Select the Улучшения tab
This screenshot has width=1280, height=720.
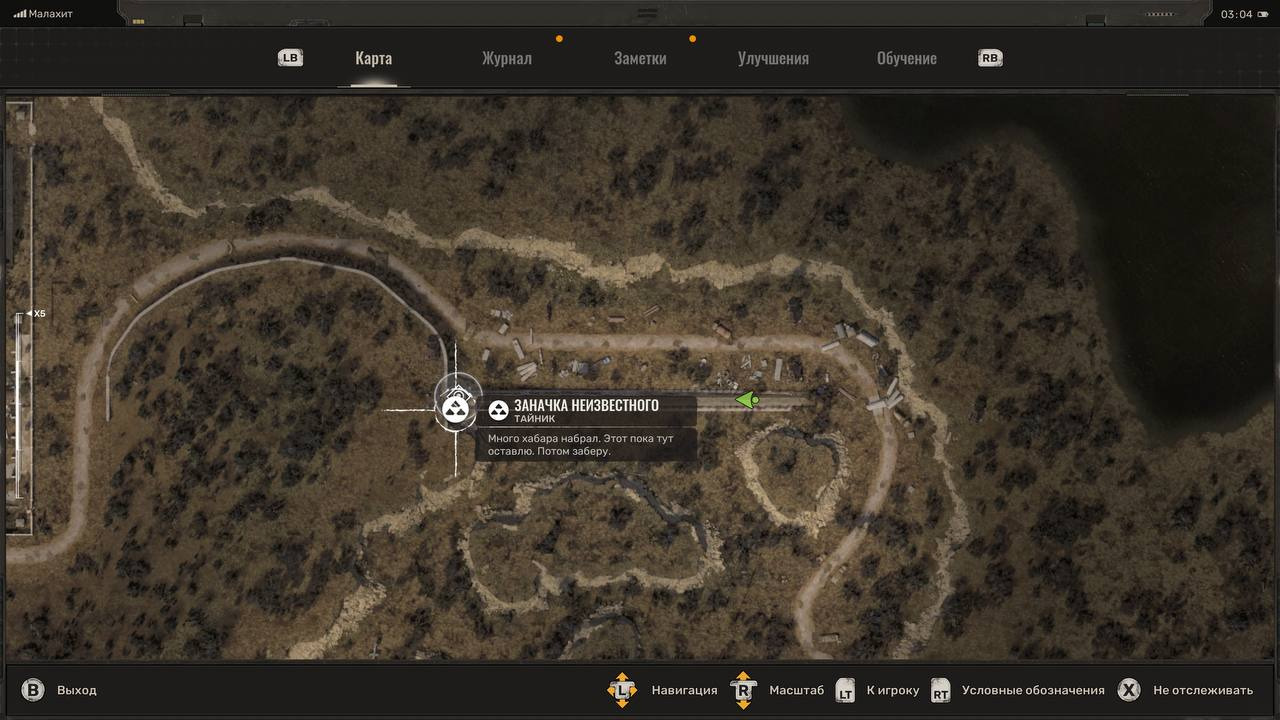click(x=773, y=58)
